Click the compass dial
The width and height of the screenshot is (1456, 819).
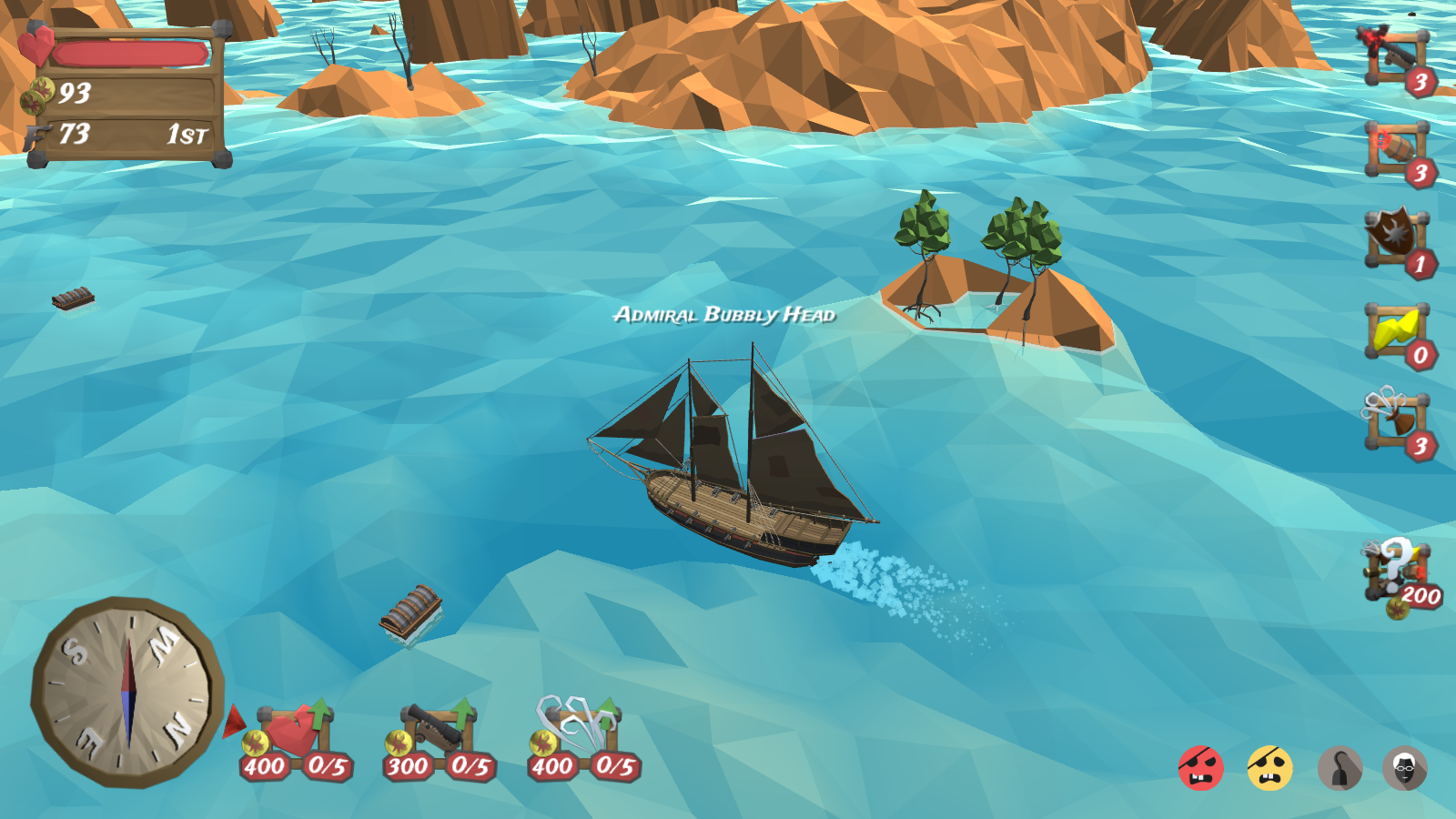pos(127,692)
